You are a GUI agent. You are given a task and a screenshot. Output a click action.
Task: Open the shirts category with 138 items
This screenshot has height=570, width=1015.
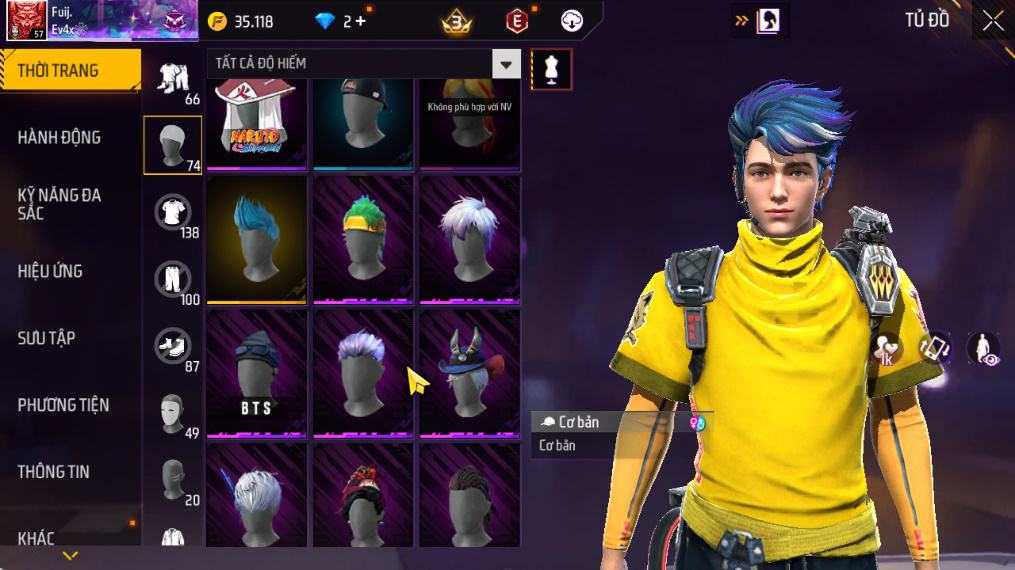173,212
